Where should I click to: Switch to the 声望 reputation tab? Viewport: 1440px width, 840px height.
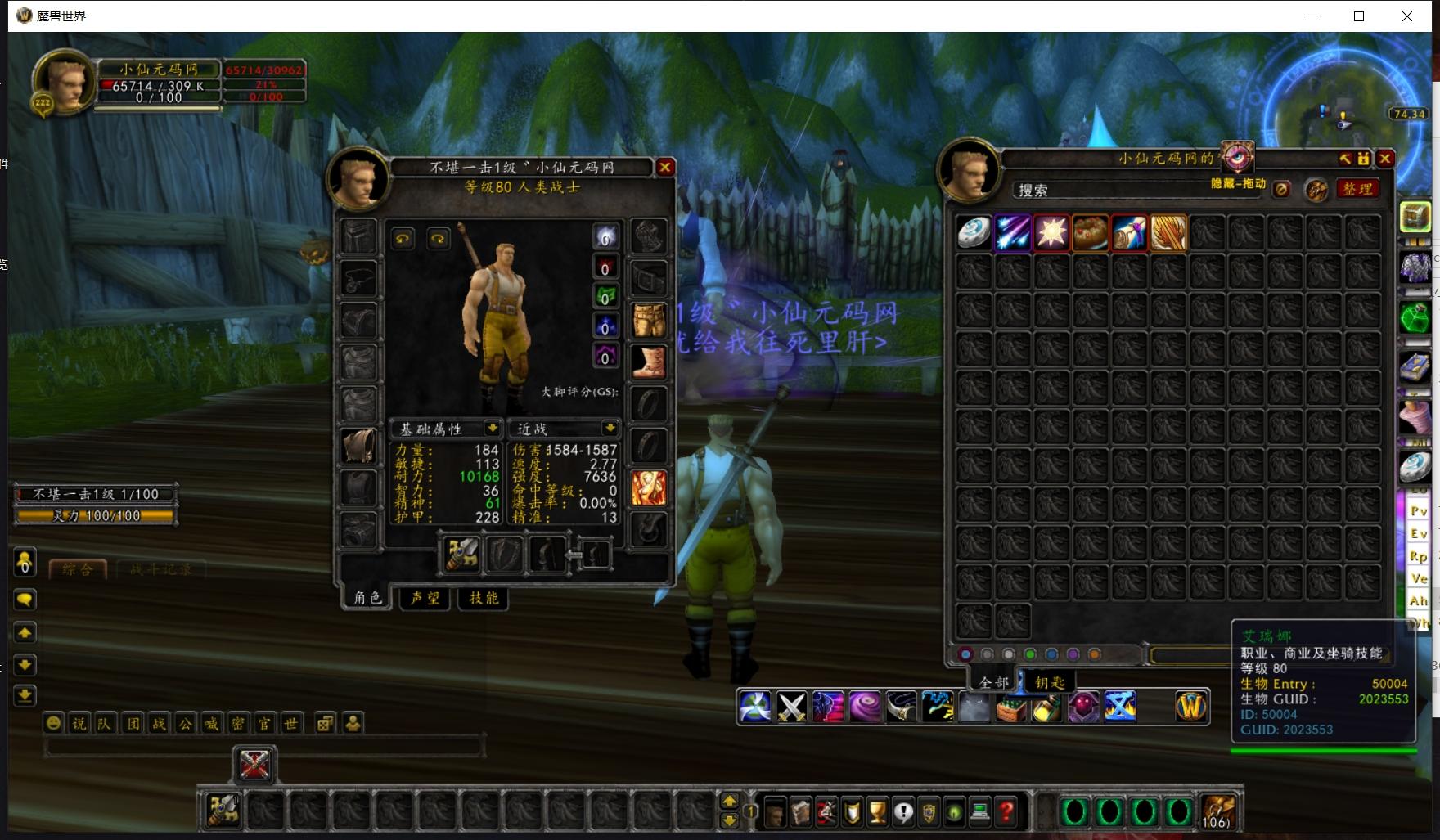pyautogui.click(x=425, y=598)
